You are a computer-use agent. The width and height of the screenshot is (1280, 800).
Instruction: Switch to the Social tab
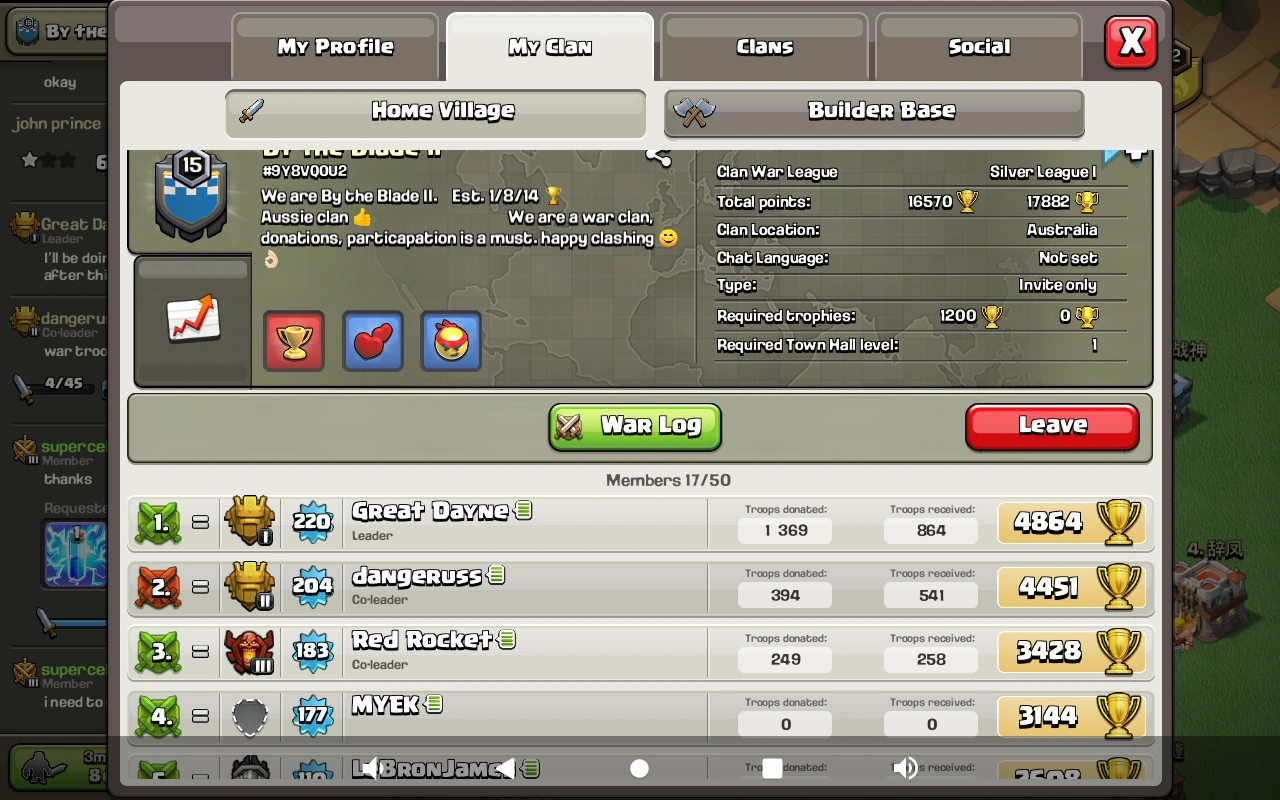(x=978, y=46)
